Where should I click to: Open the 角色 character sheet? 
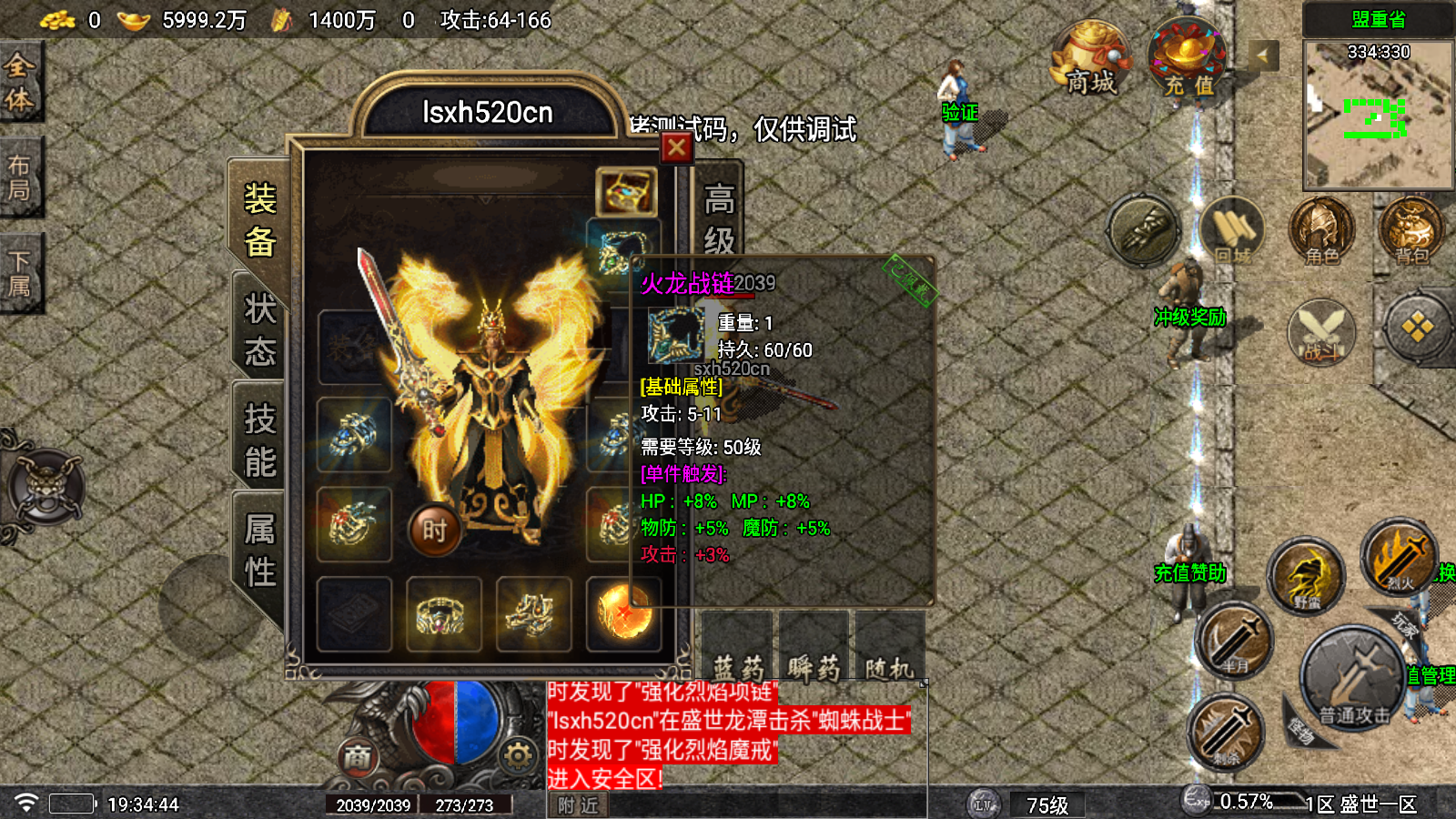pyautogui.click(x=1321, y=231)
